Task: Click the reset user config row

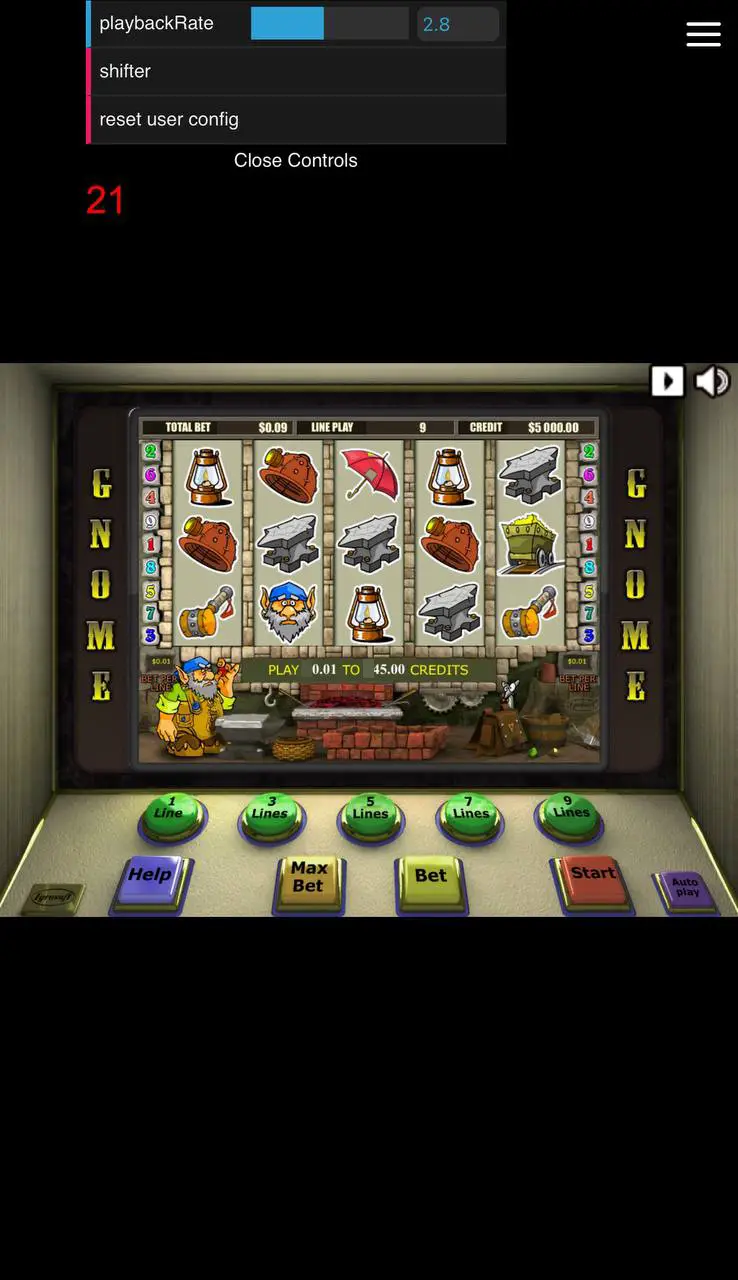Action: pyautogui.click(x=297, y=120)
